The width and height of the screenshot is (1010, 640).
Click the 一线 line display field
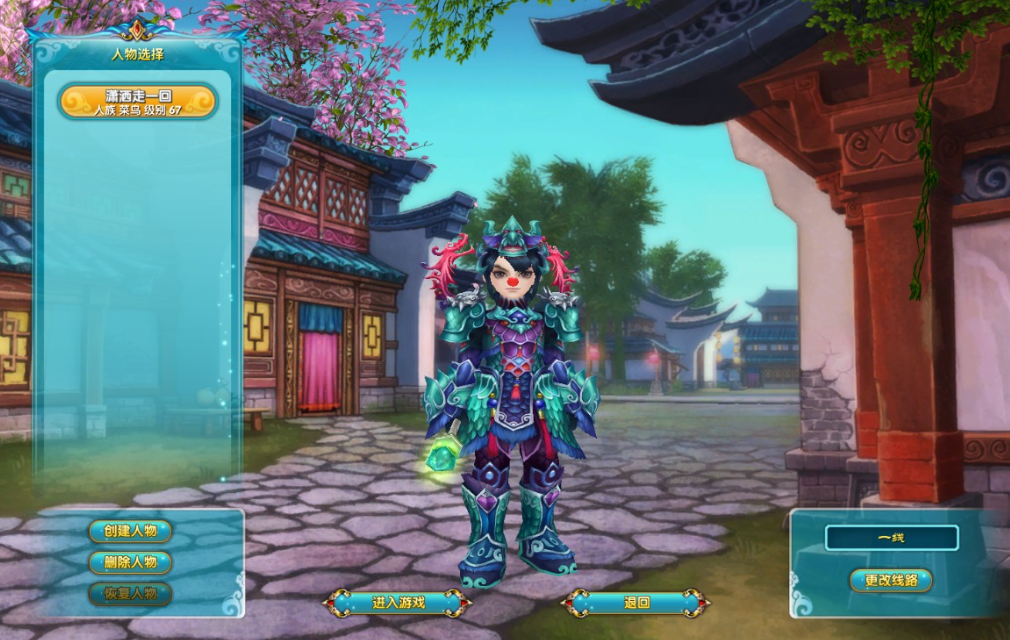tap(891, 538)
